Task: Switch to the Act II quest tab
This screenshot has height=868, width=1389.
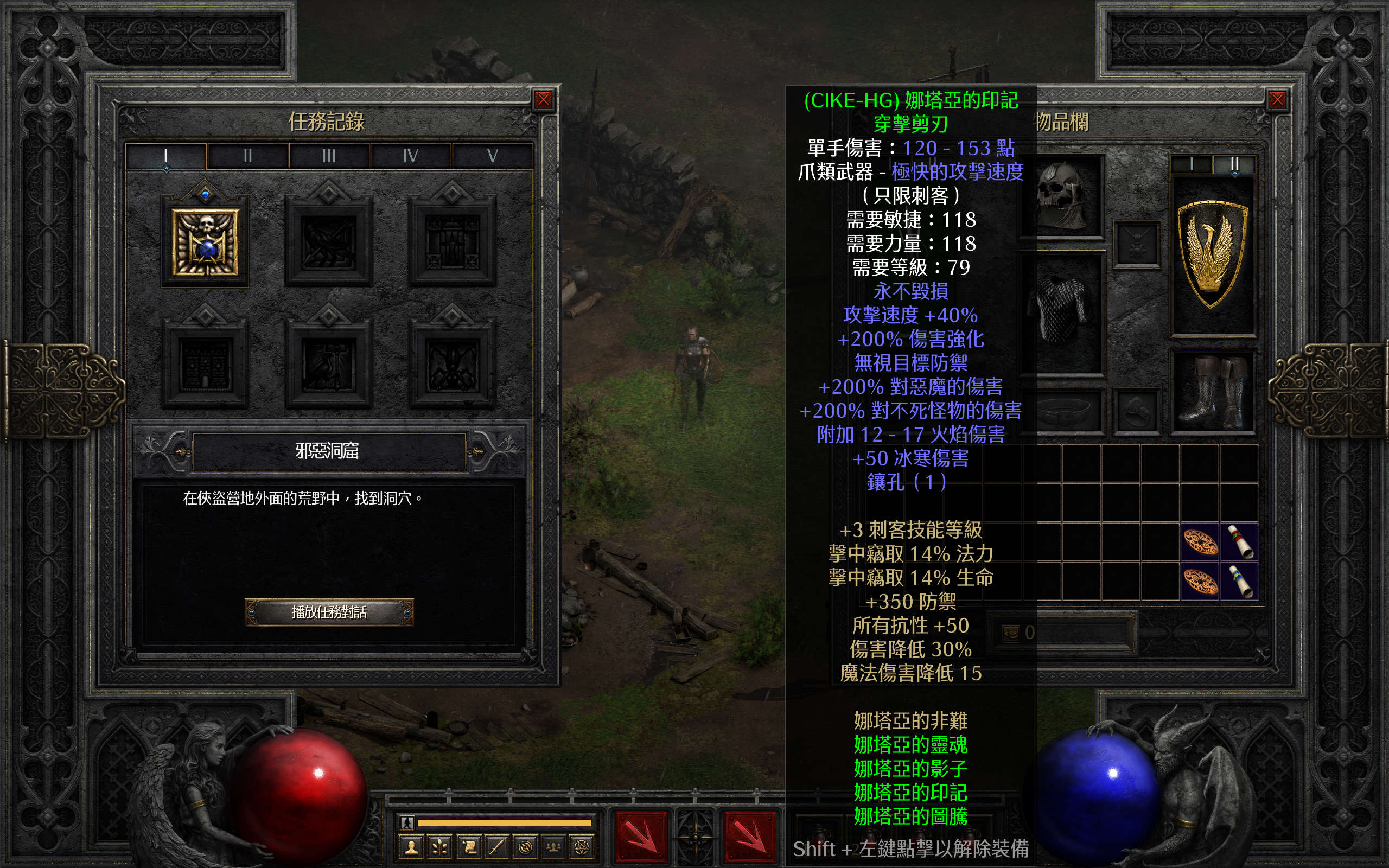Action: 247,156
